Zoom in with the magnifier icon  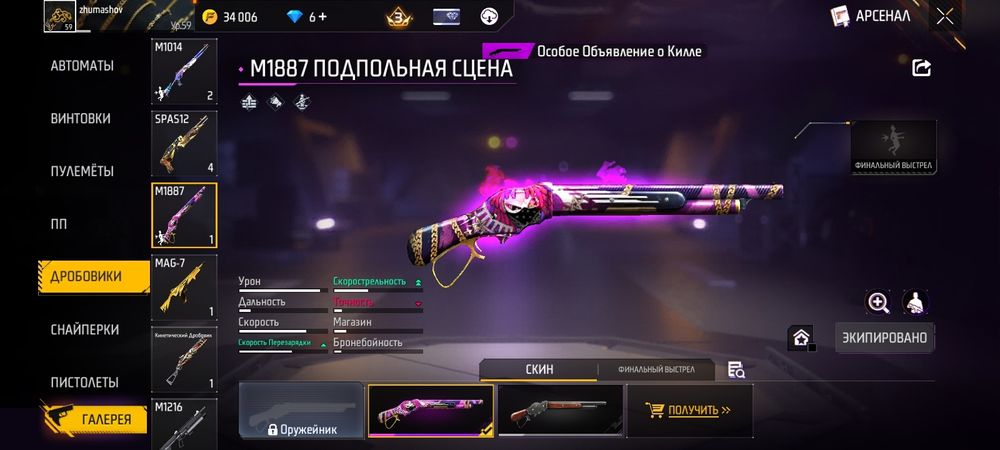(x=878, y=302)
